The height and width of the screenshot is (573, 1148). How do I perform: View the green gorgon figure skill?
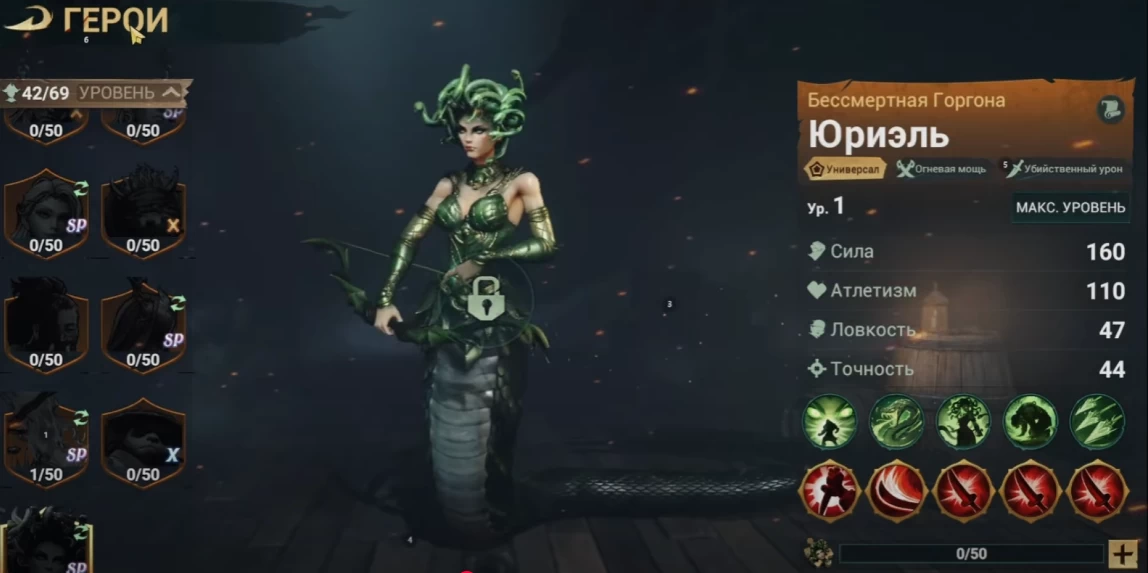[963, 421]
